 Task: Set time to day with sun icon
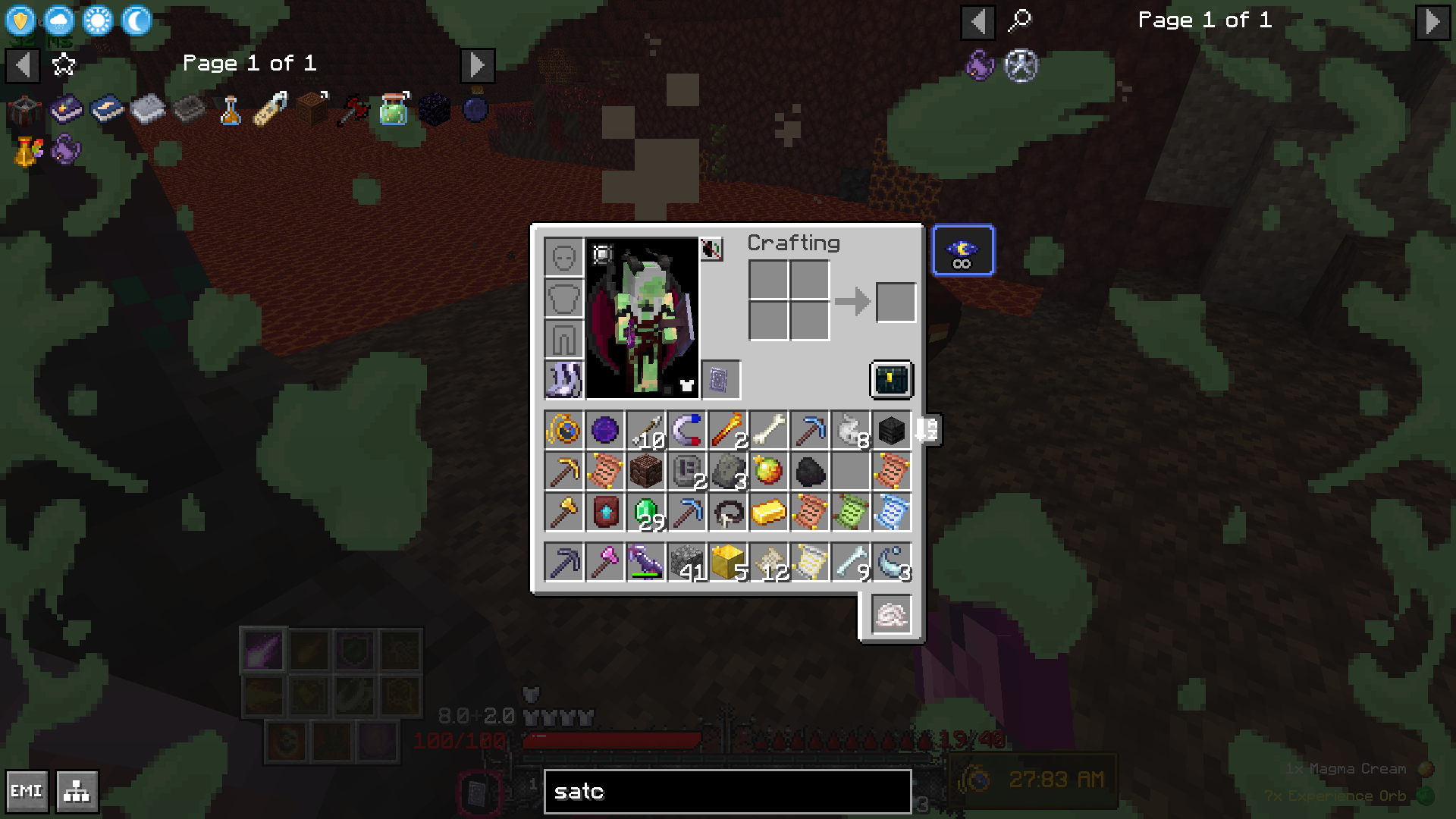coord(98,20)
